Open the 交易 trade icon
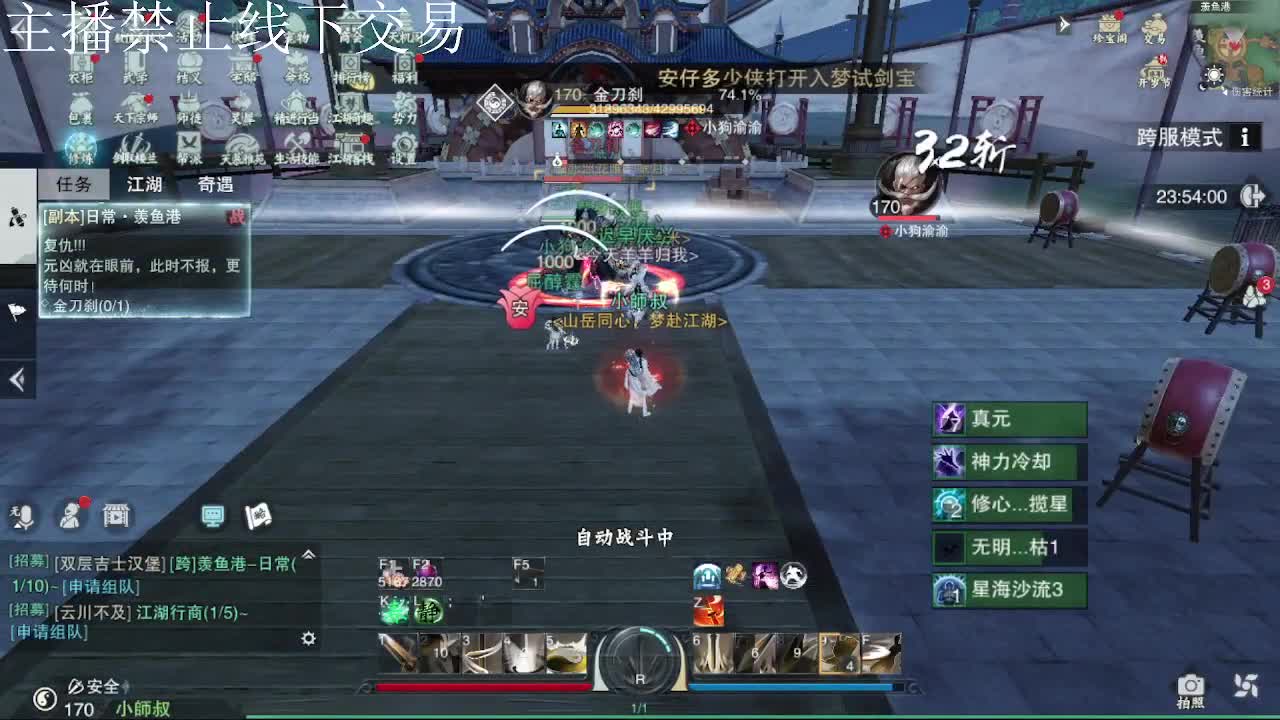The height and width of the screenshot is (720, 1280). pyautogui.click(x=1155, y=27)
